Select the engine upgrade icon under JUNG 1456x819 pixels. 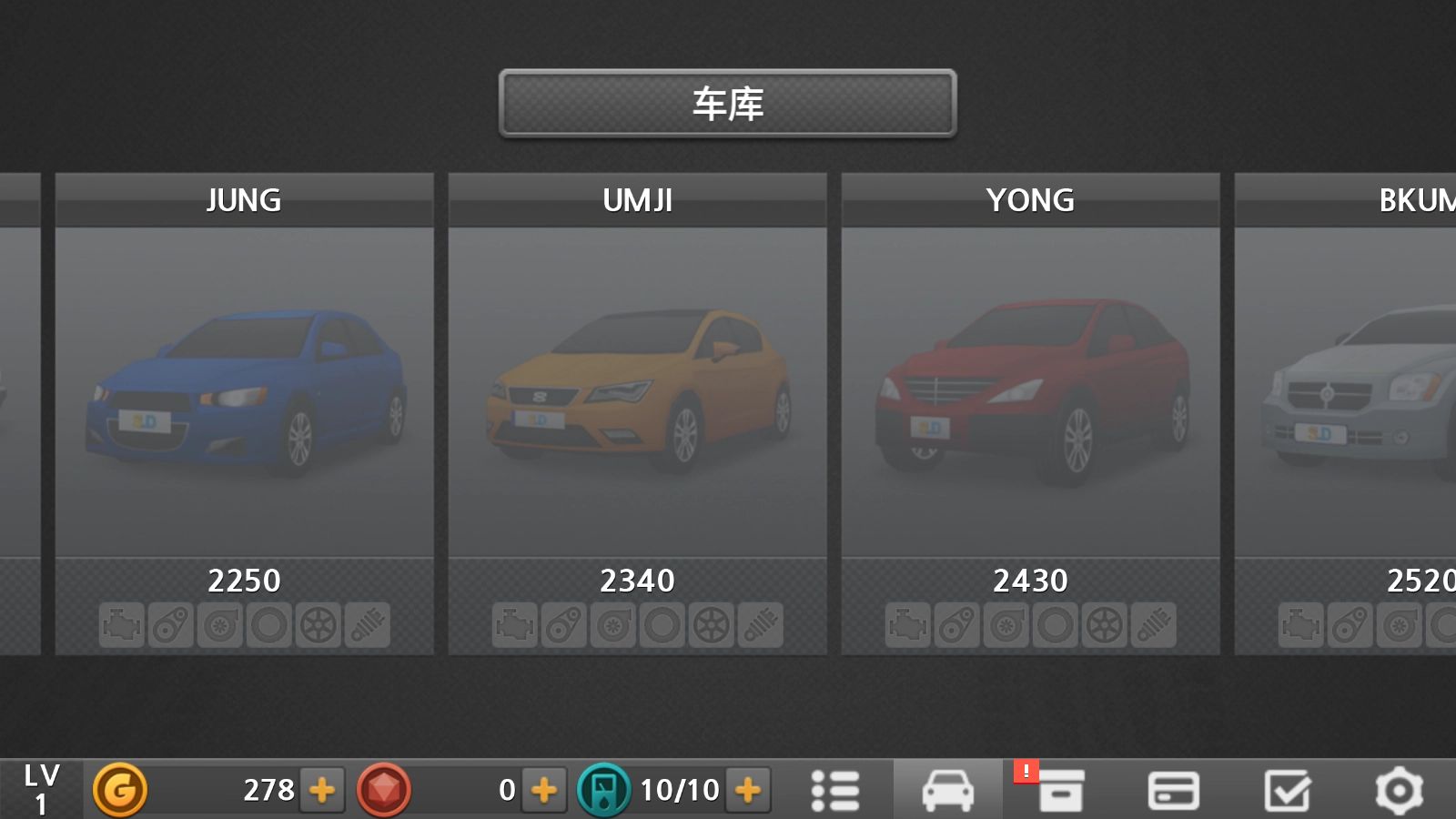pos(120,625)
